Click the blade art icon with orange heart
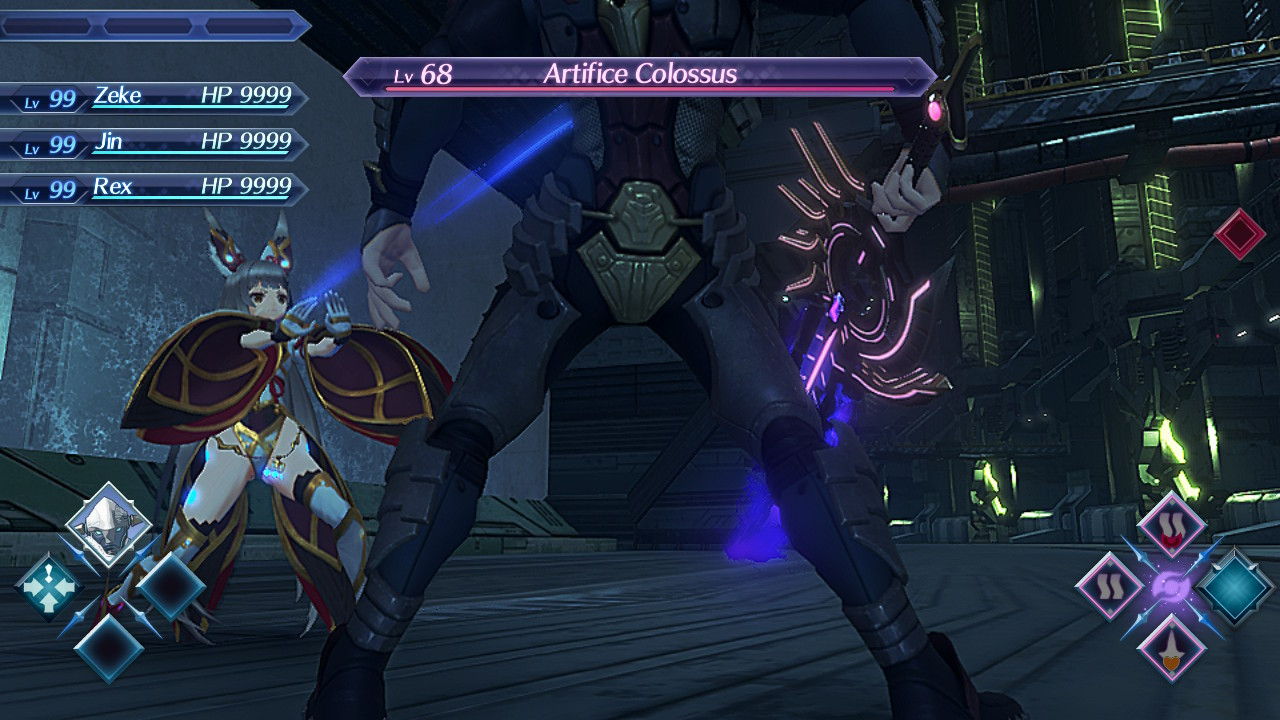Screen dimensions: 1280x720 [1170, 648]
